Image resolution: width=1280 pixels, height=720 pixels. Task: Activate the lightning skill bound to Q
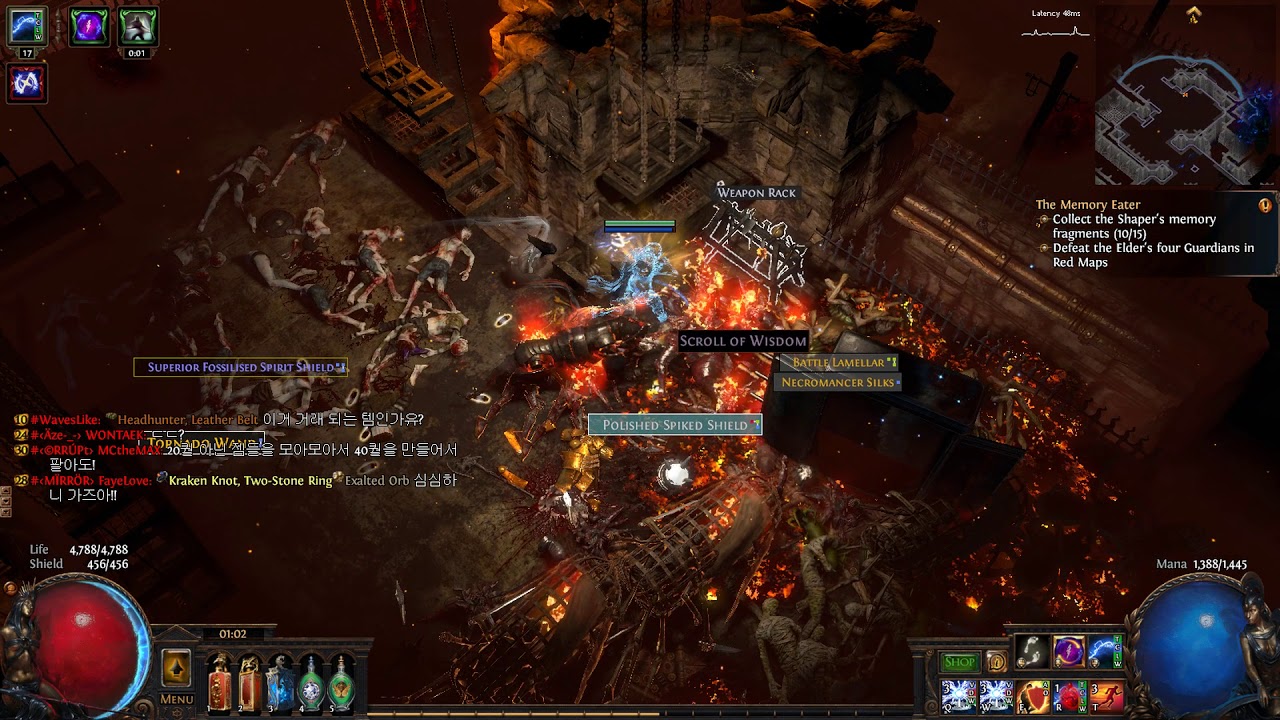(x=958, y=696)
